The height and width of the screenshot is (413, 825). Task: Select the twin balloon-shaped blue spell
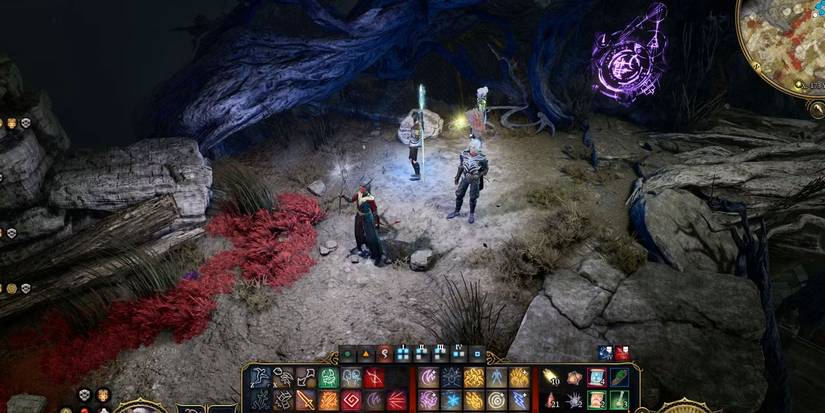click(352, 377)
